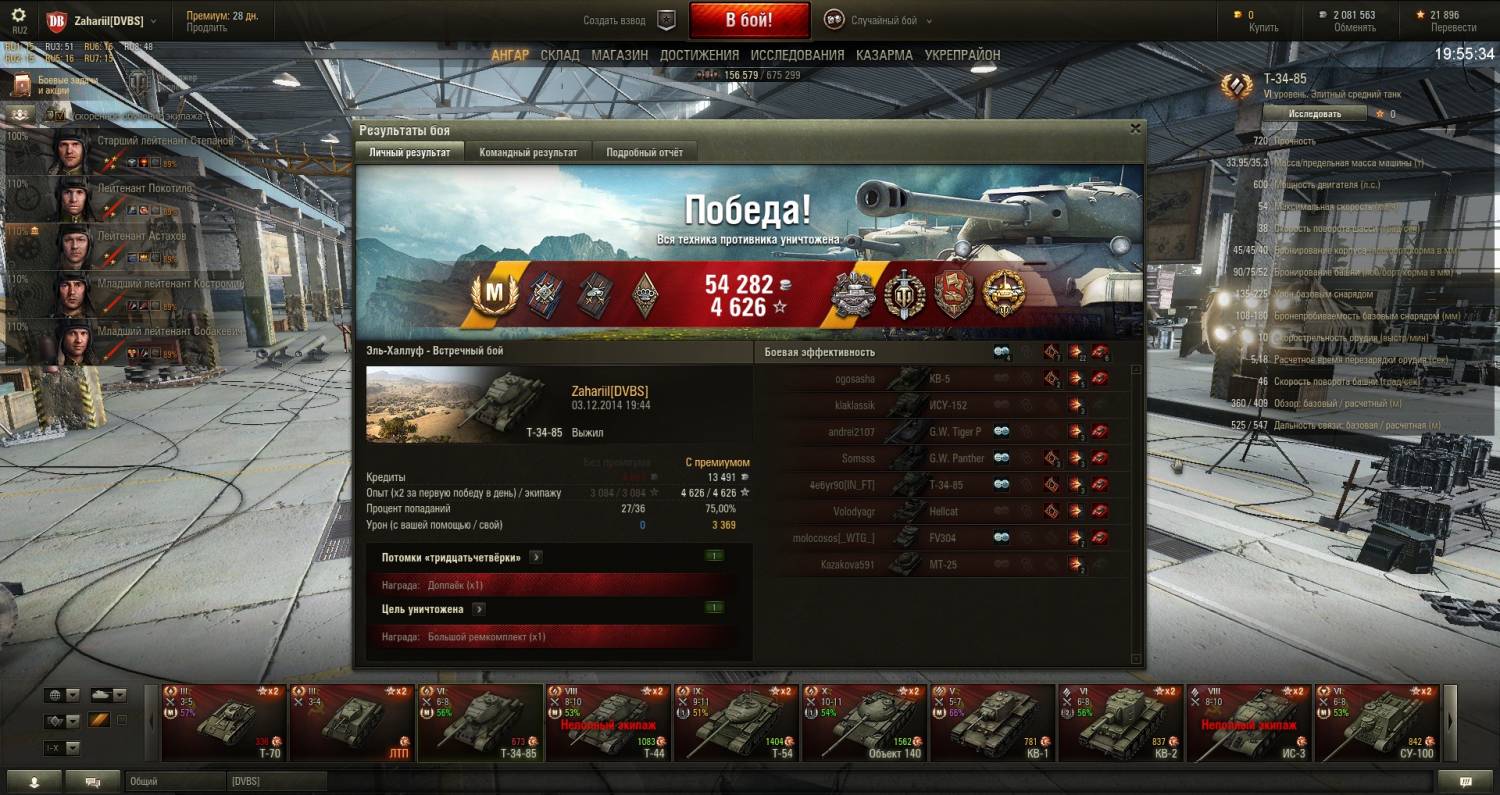Expand the Потомки «тридцатьчетвёрки» mission details
This screenshot has width=1500, height=795.
(536, 557)
